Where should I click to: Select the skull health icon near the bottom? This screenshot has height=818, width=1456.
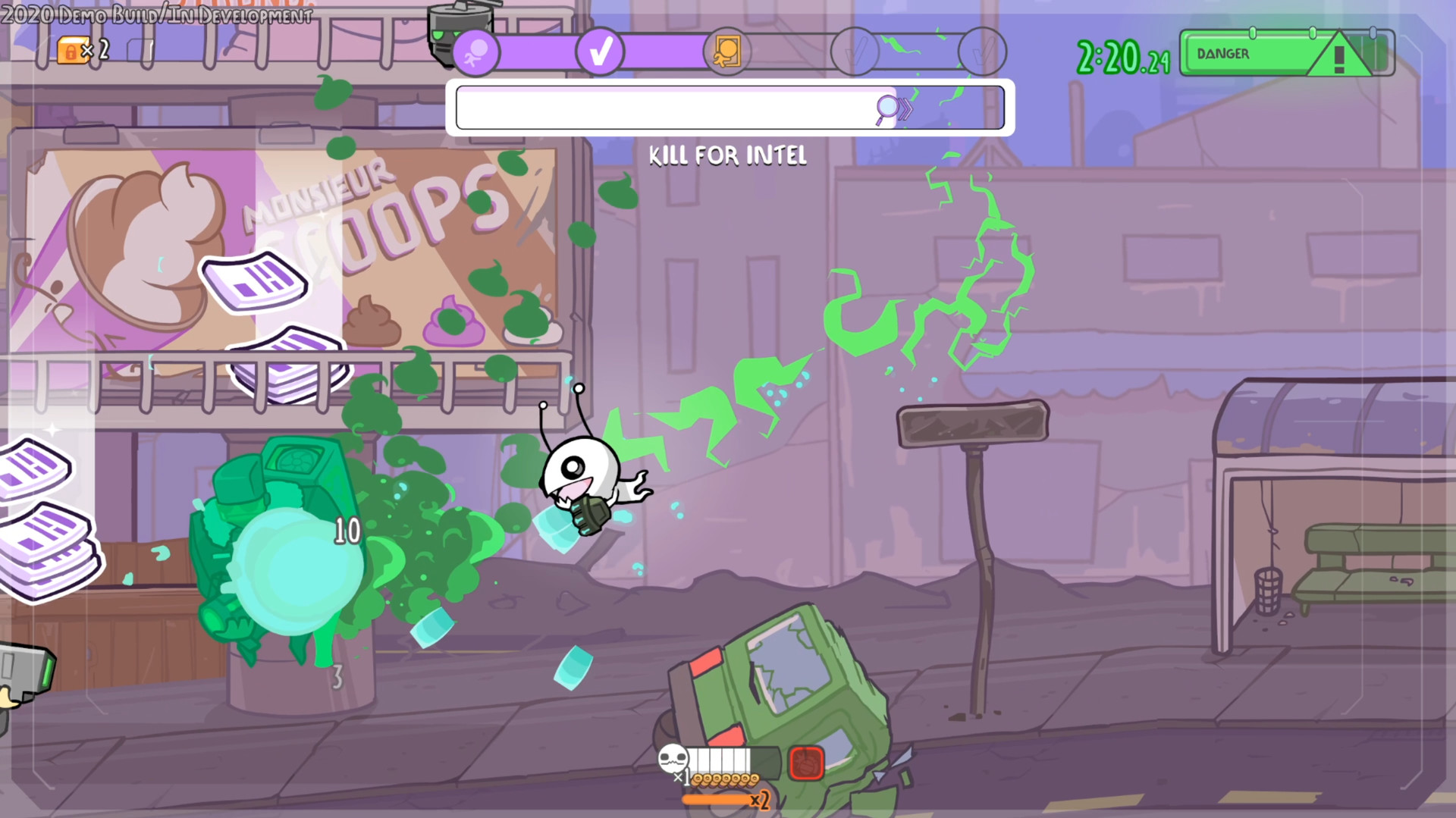click(674, 760)
